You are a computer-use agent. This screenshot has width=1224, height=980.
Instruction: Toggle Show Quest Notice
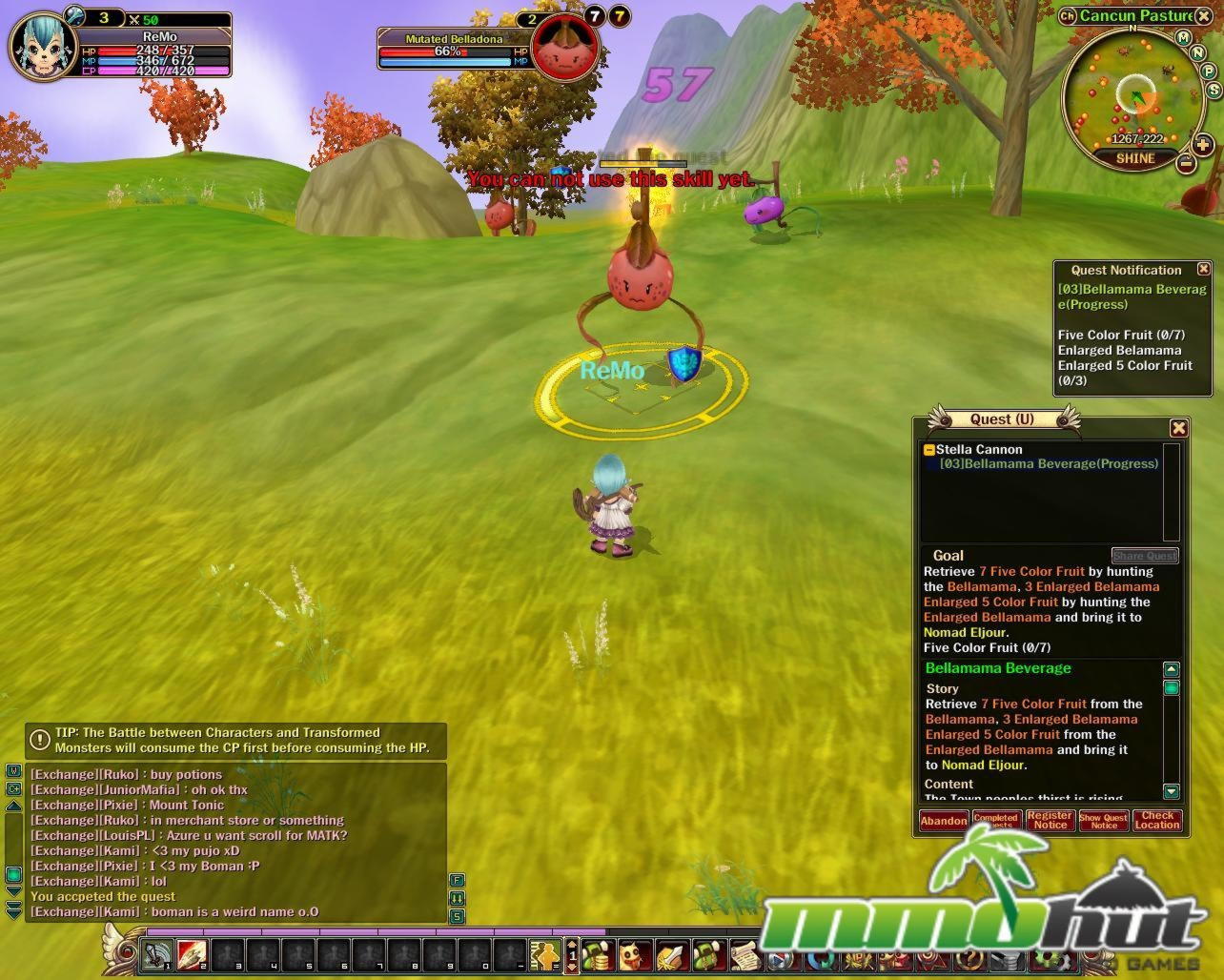point(1103,821)
